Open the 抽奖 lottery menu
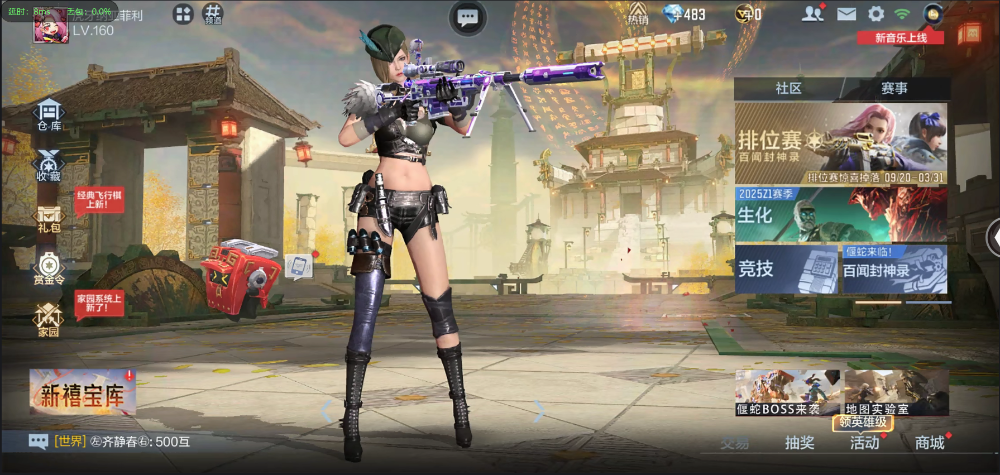Viewport: 1000px width, 475px height. click(x=799, y=443)
